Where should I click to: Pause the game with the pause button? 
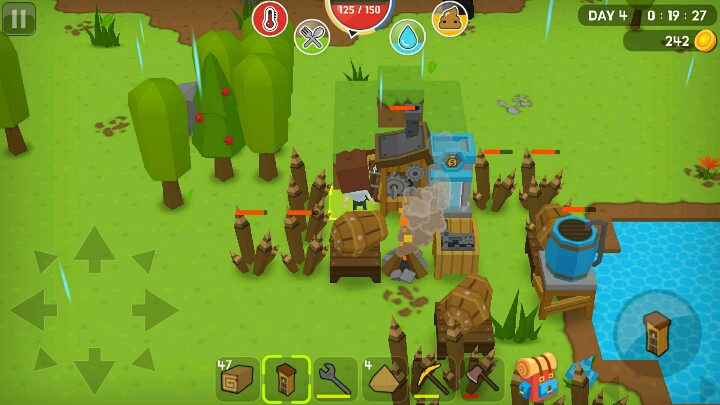coord(18,18)
